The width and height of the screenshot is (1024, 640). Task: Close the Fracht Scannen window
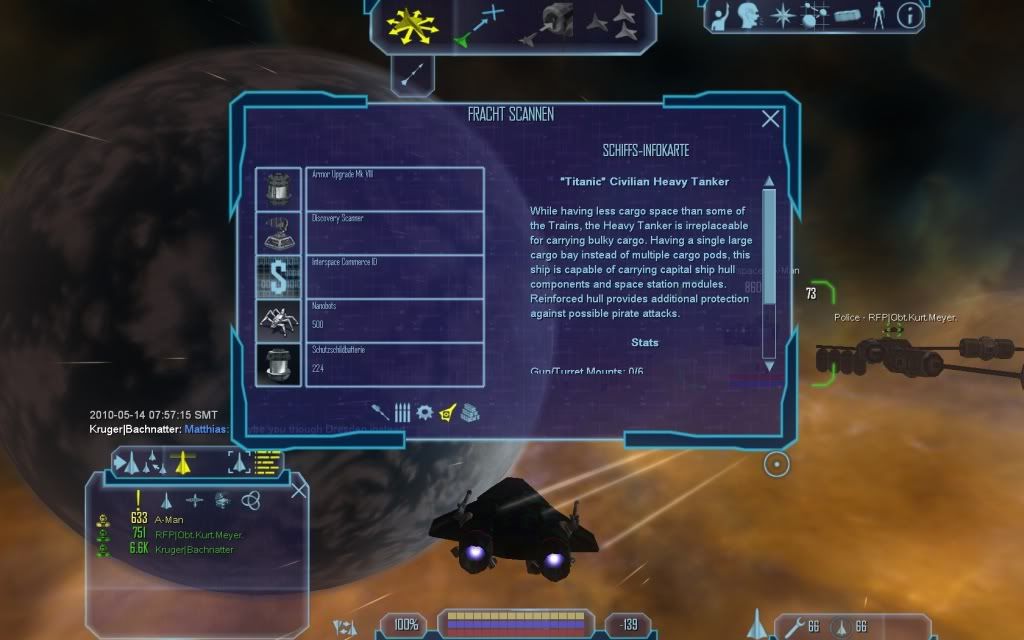770,119
